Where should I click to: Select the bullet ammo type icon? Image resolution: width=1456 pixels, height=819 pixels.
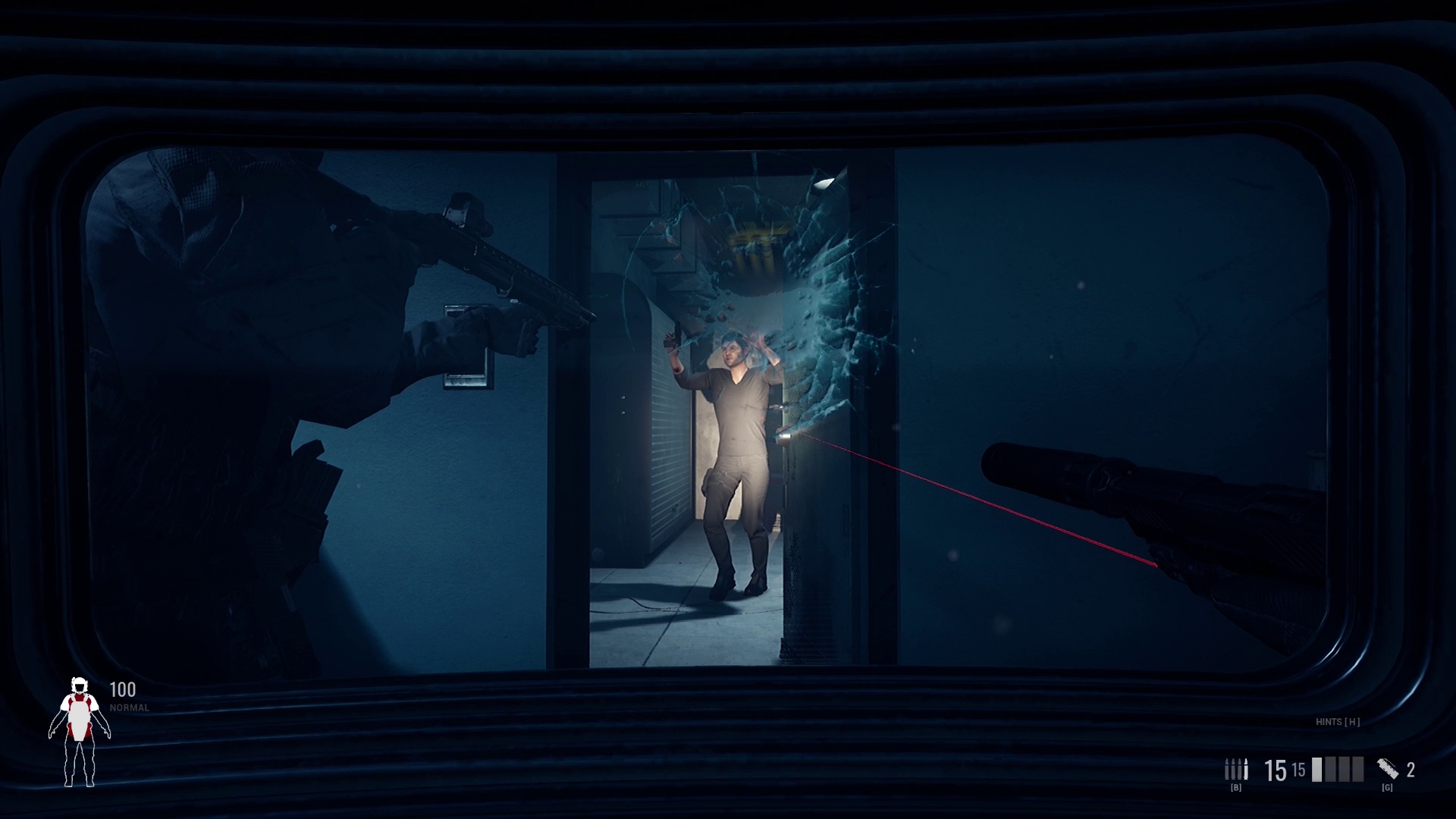tap(1236, 770)
